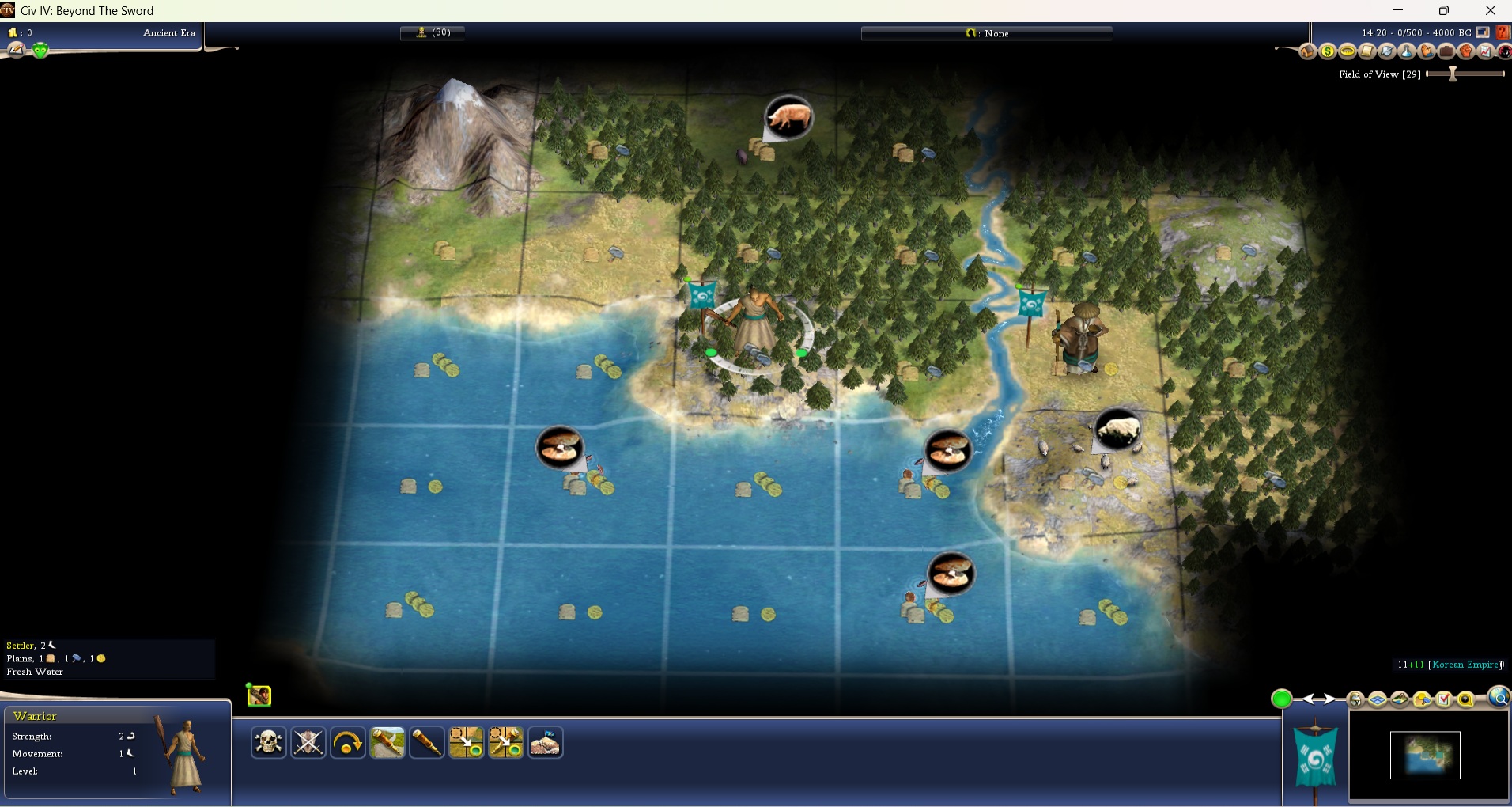Open the Domestic Advisor house icon
Screen dimensions: 1512x807
point(1308,52)
